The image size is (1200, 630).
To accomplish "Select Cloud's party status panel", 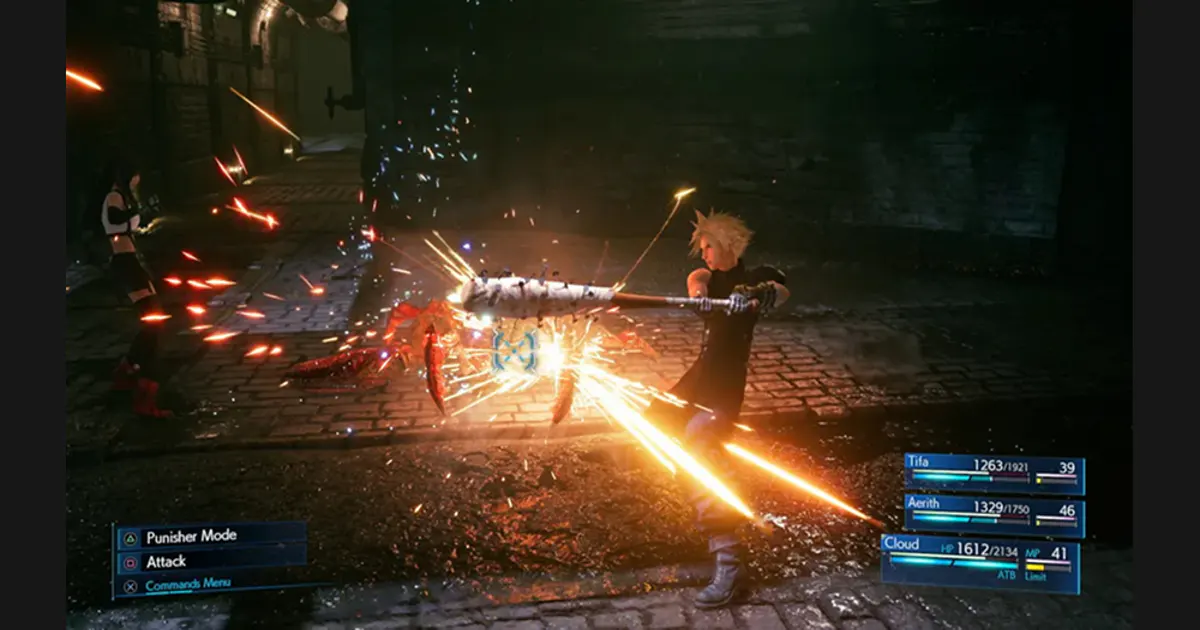I will pos(980,562).
